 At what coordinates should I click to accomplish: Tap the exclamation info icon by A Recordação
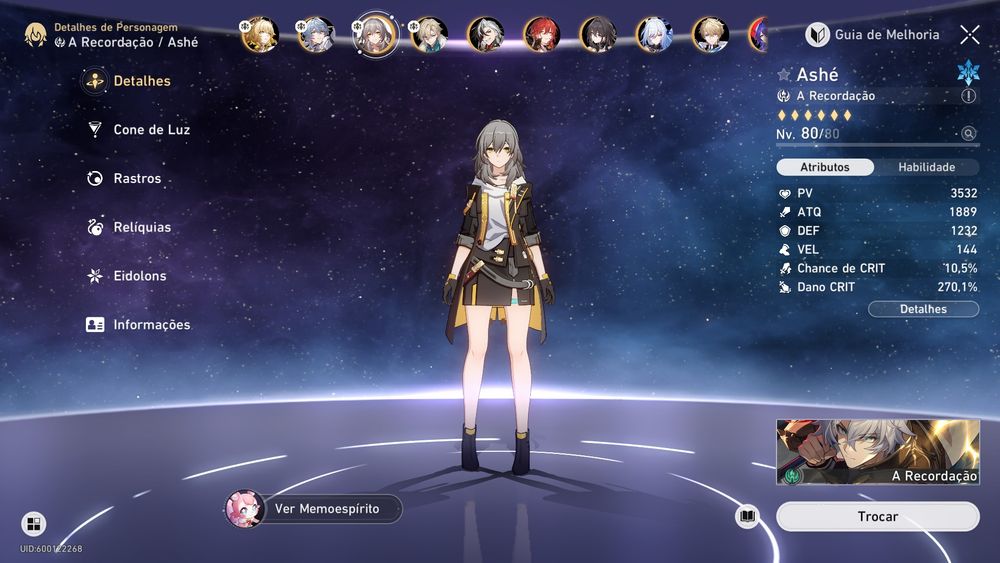968,96
